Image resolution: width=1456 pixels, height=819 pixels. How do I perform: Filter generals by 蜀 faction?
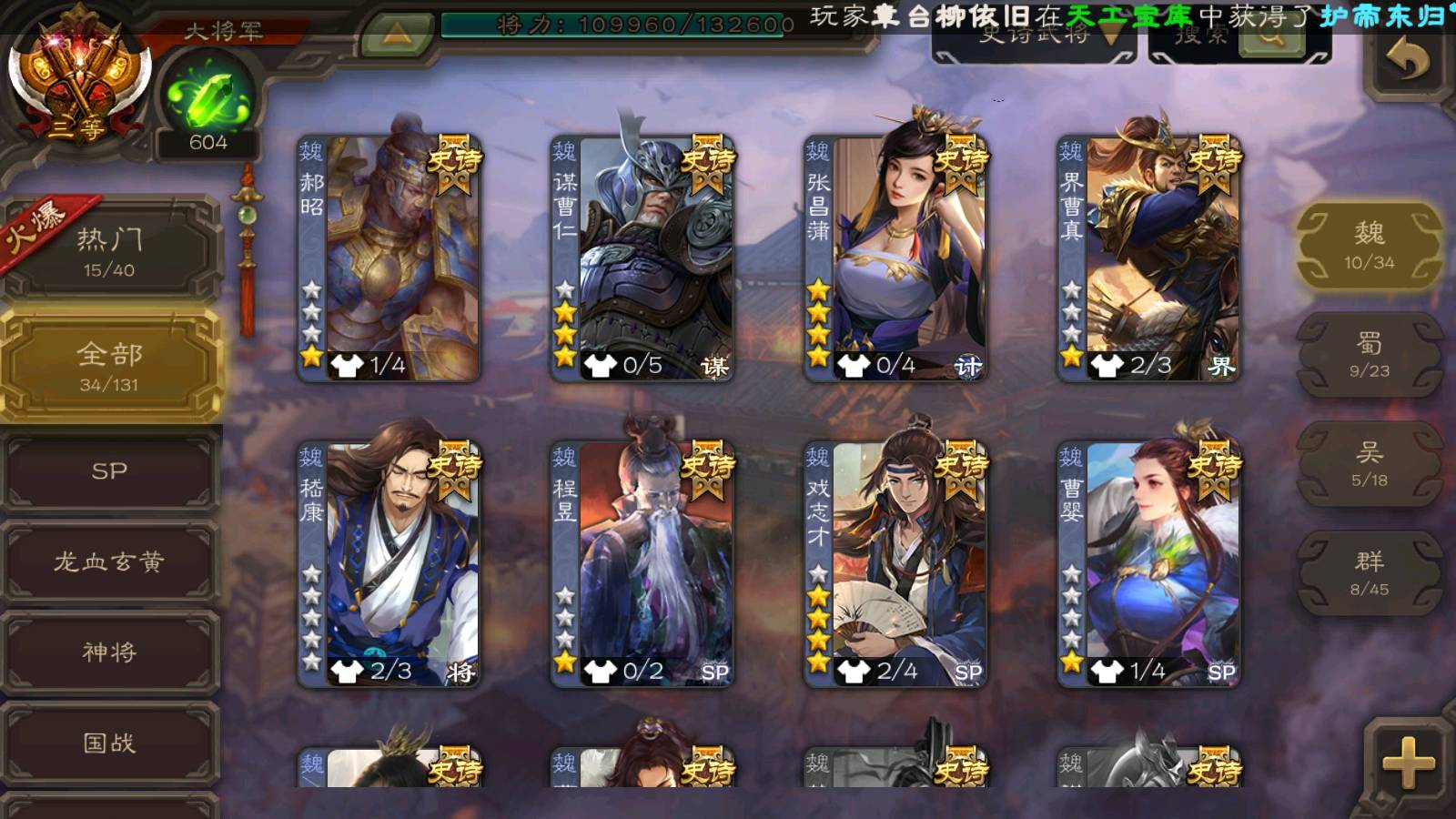click(x=1369, y=355)
